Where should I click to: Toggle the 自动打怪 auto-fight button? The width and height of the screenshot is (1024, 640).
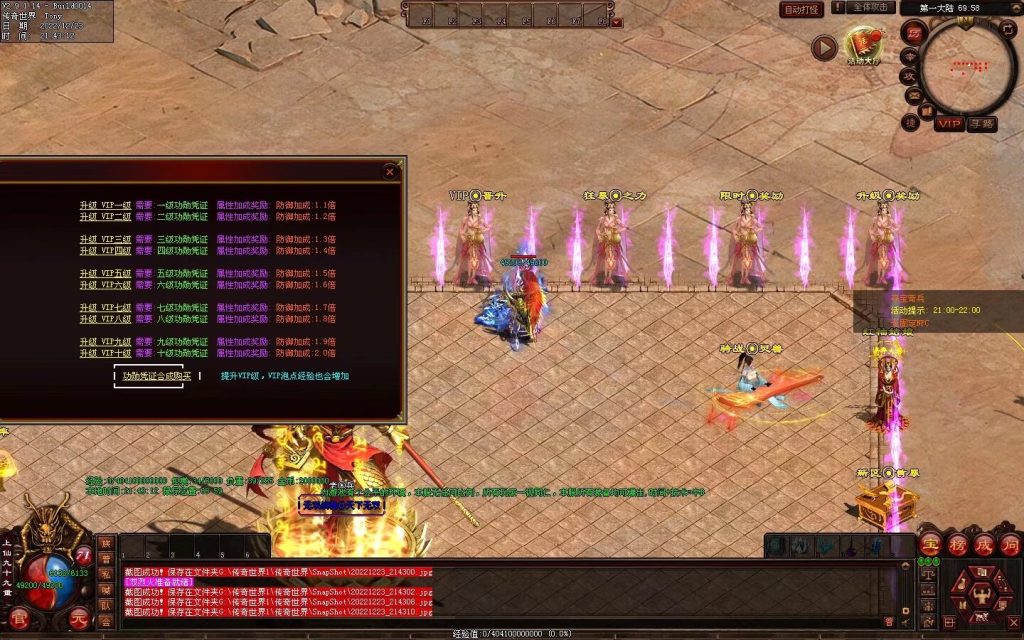coord(801,9)
